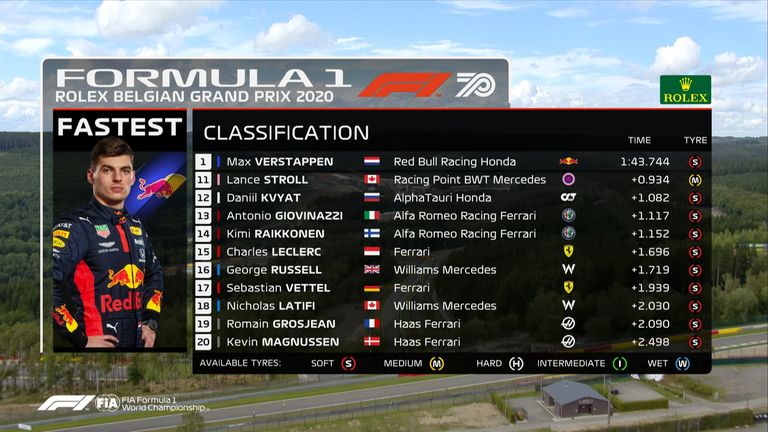Choose Charles Leclerc's row
Screen dimensions: 768x432
click(450, 252)
